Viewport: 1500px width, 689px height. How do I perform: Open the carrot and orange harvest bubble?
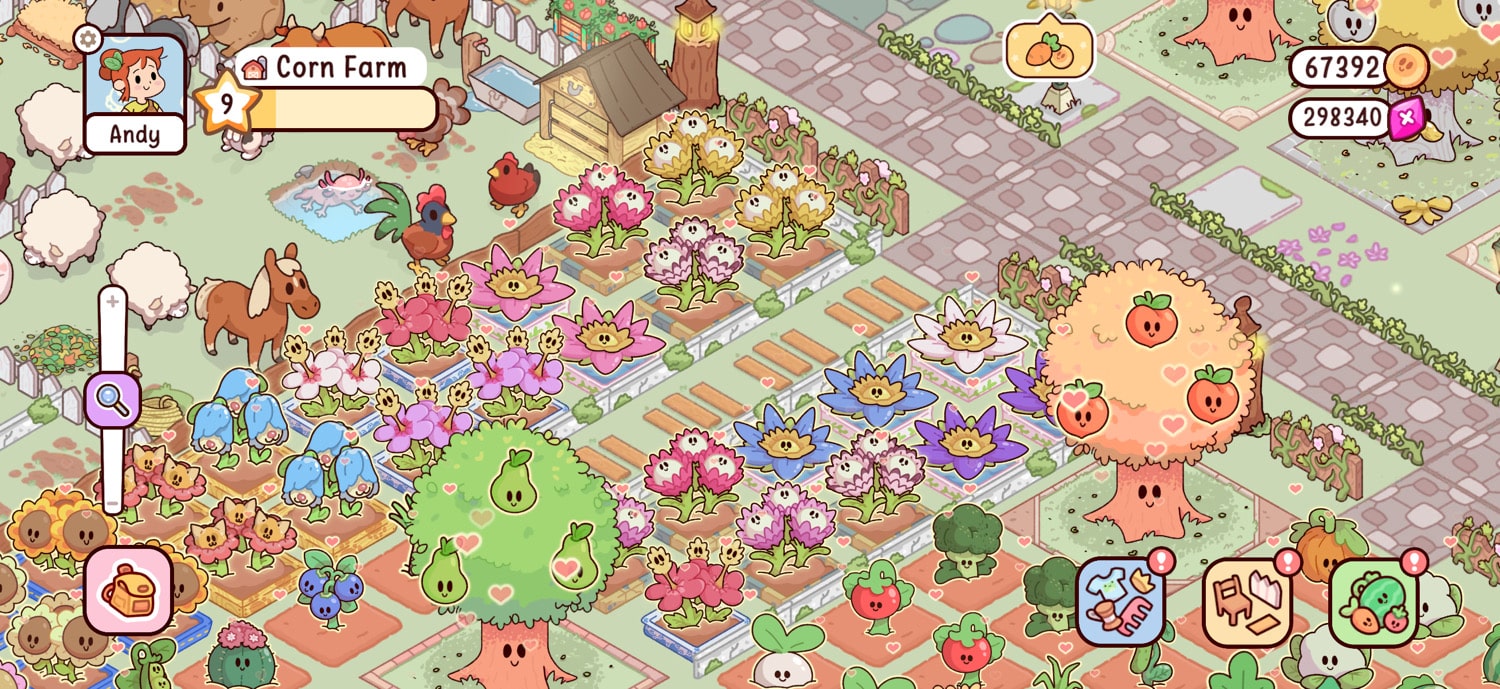pyautogui.click(x=1049, y=49)
